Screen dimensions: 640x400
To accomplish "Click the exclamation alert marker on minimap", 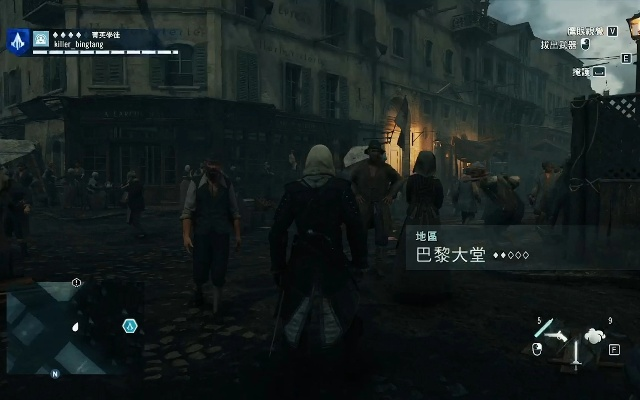I will (77, 284).
